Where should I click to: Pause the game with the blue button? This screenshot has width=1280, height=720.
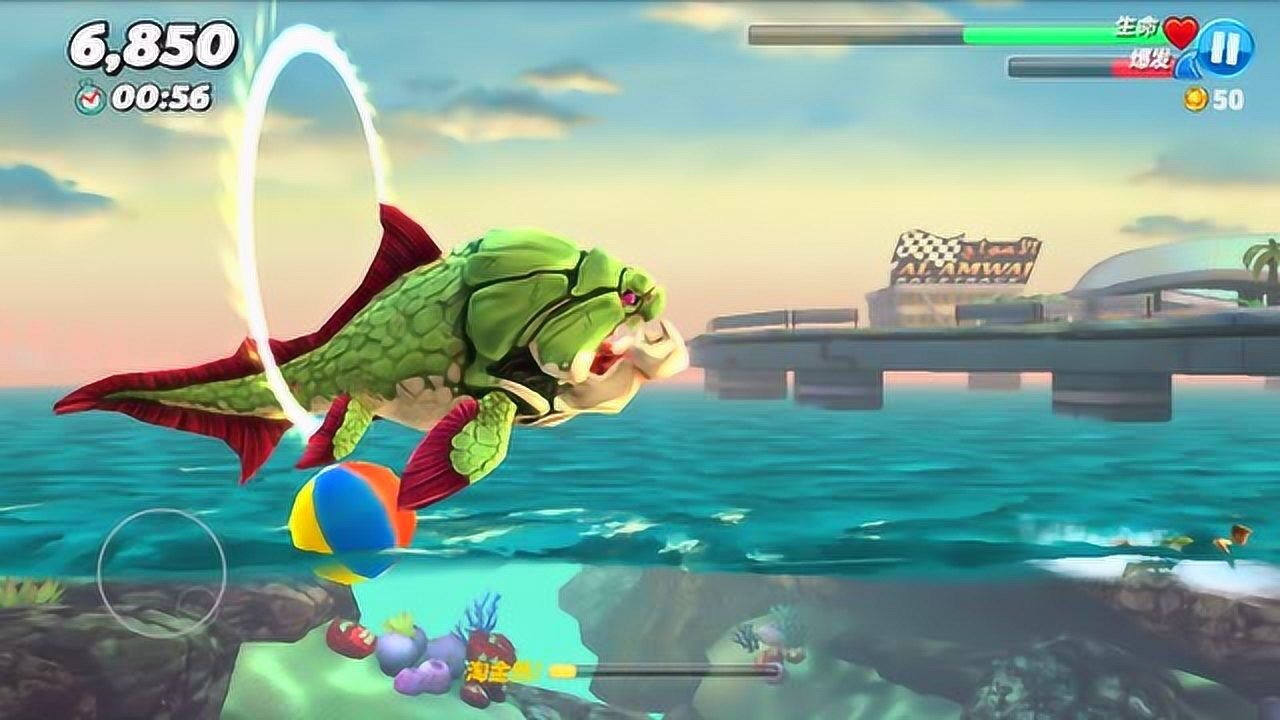point(1225,47)
